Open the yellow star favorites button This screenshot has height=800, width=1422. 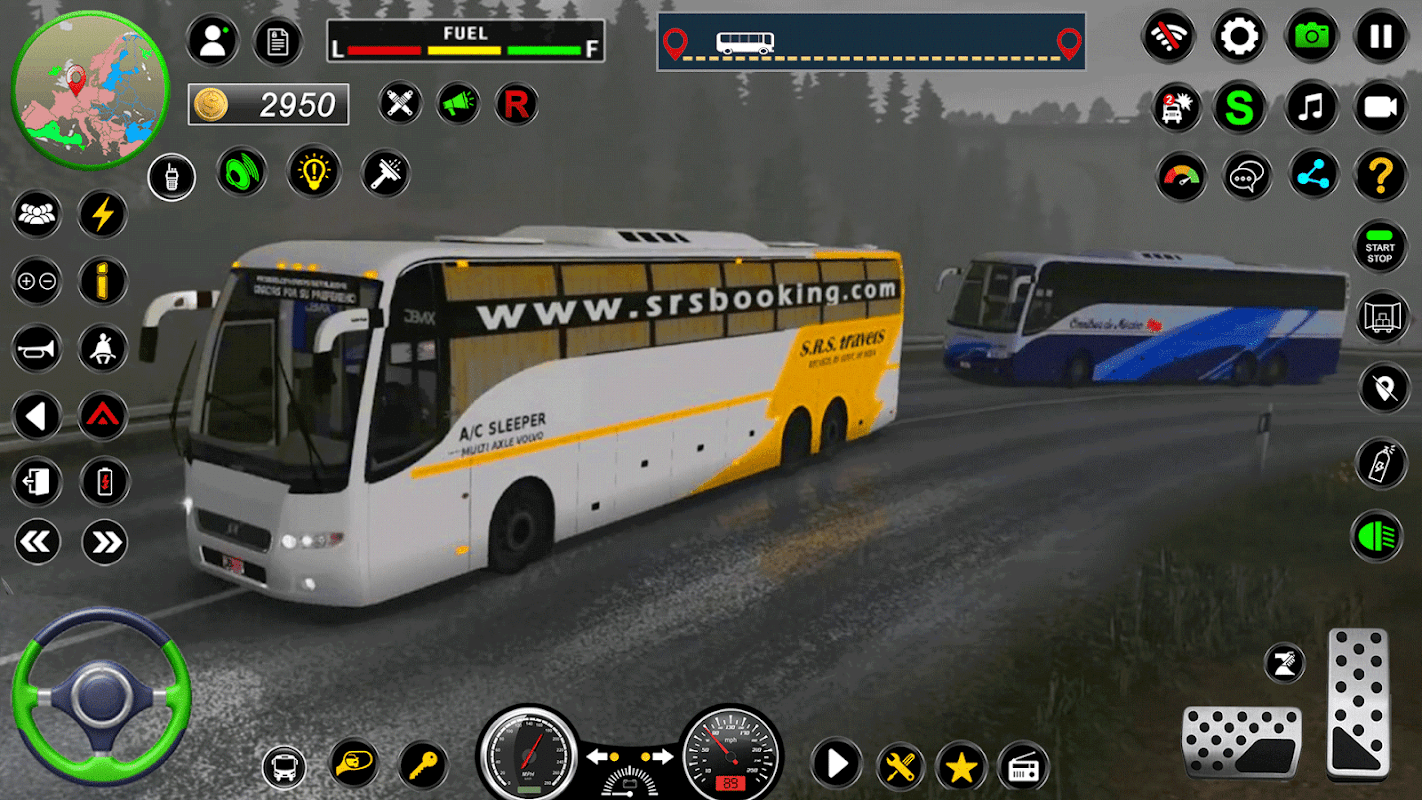coord(961,767)
